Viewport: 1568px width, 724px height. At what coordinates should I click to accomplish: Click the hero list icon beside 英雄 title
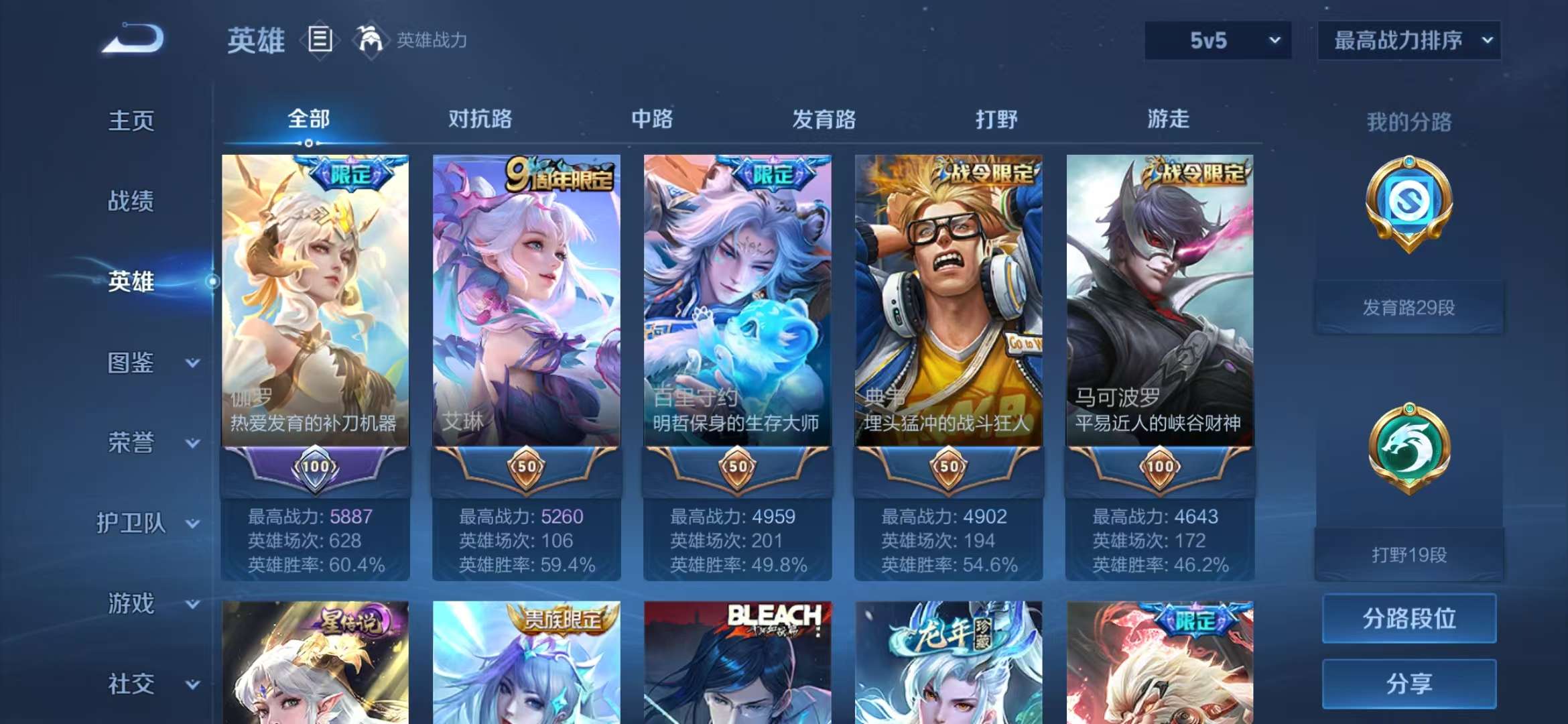pos(320,40)
